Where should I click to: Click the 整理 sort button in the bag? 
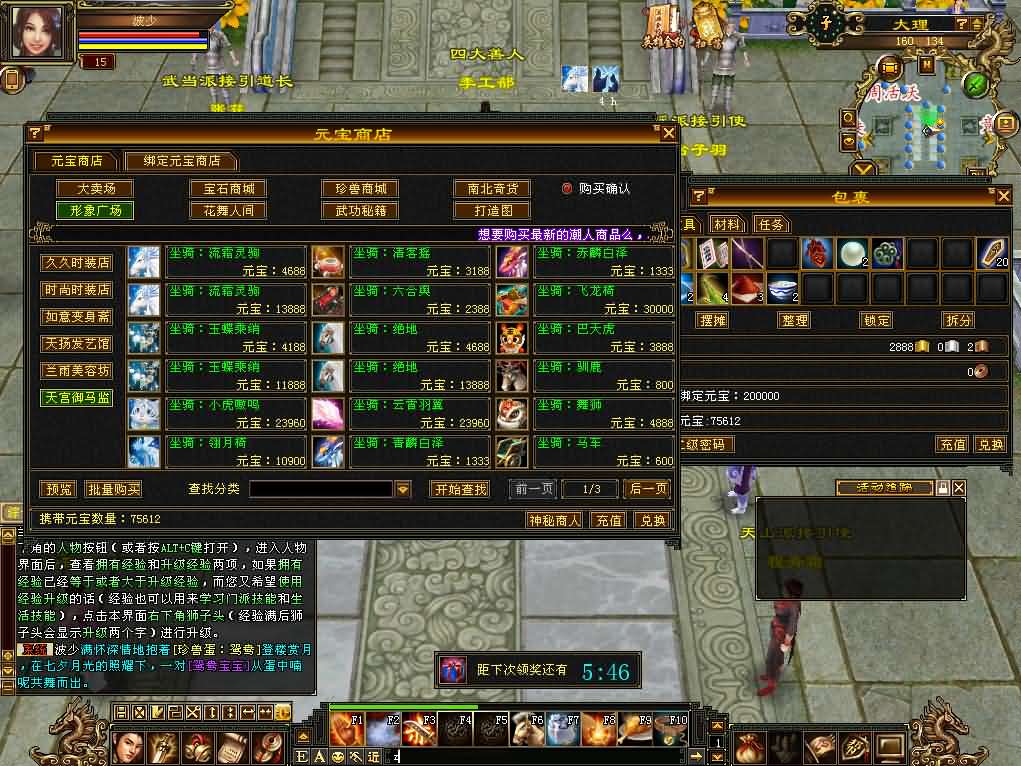pyautogui.click(x=795, y=321)
